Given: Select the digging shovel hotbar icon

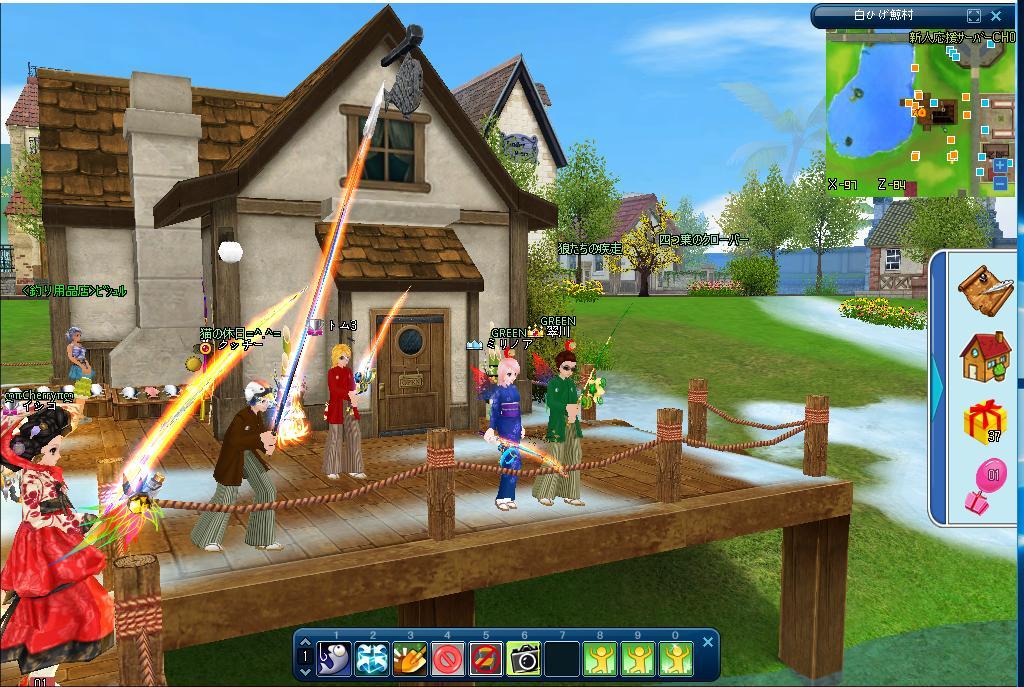Looking at the screenshot, I should [411, 658].
